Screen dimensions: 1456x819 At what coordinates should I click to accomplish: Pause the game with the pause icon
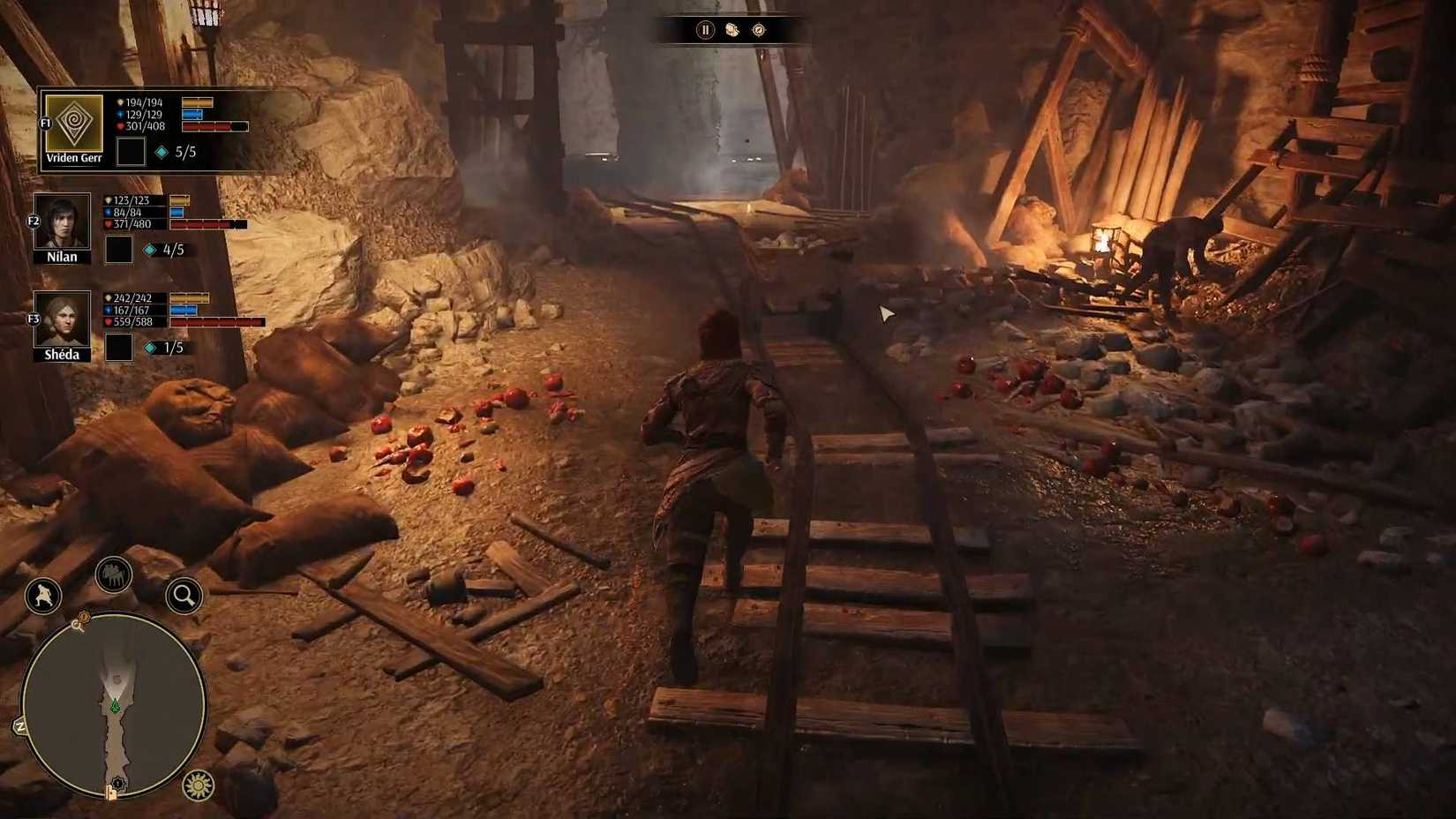coord(703,30)
